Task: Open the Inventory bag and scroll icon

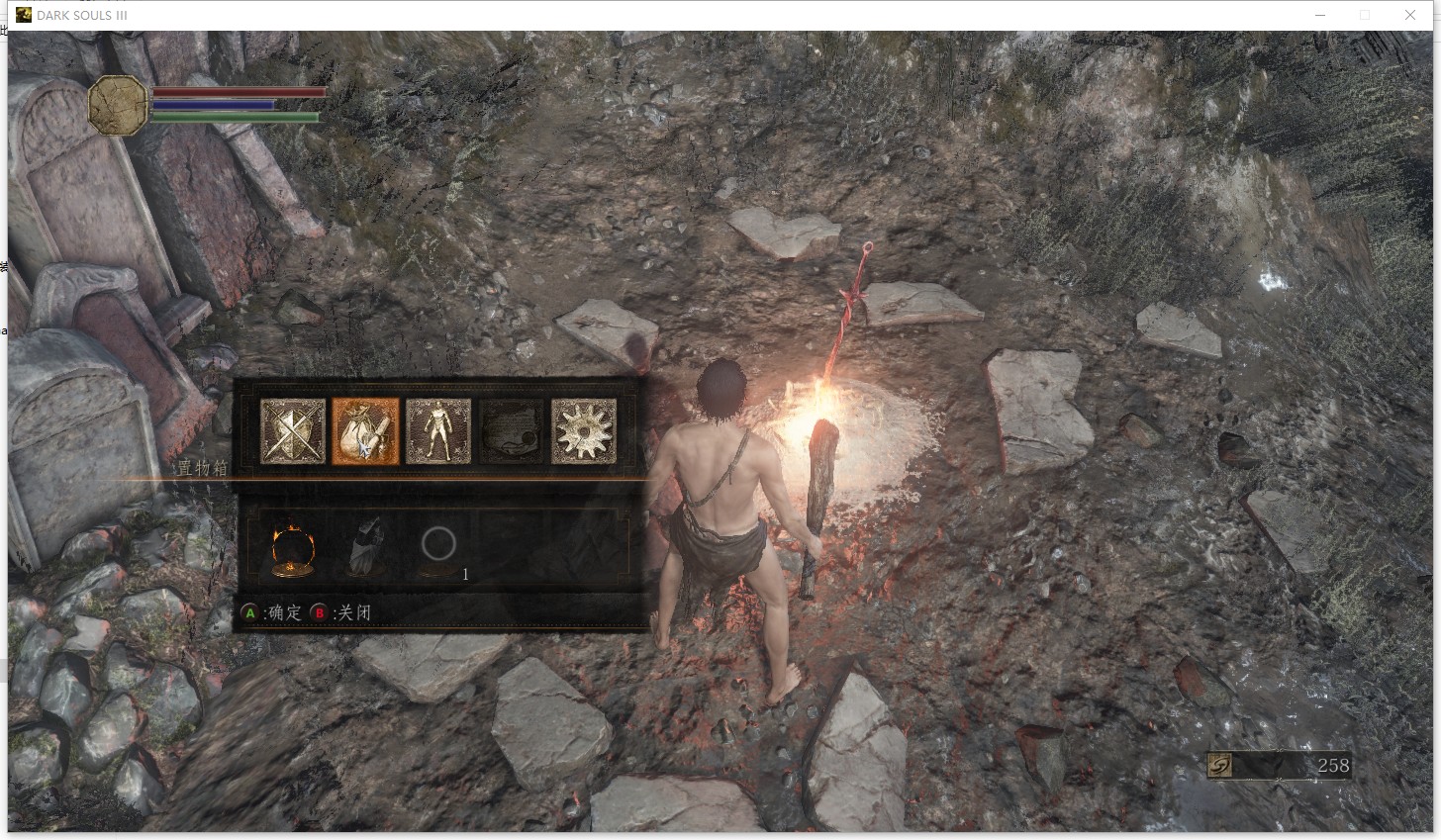Action: click(365, 431)
